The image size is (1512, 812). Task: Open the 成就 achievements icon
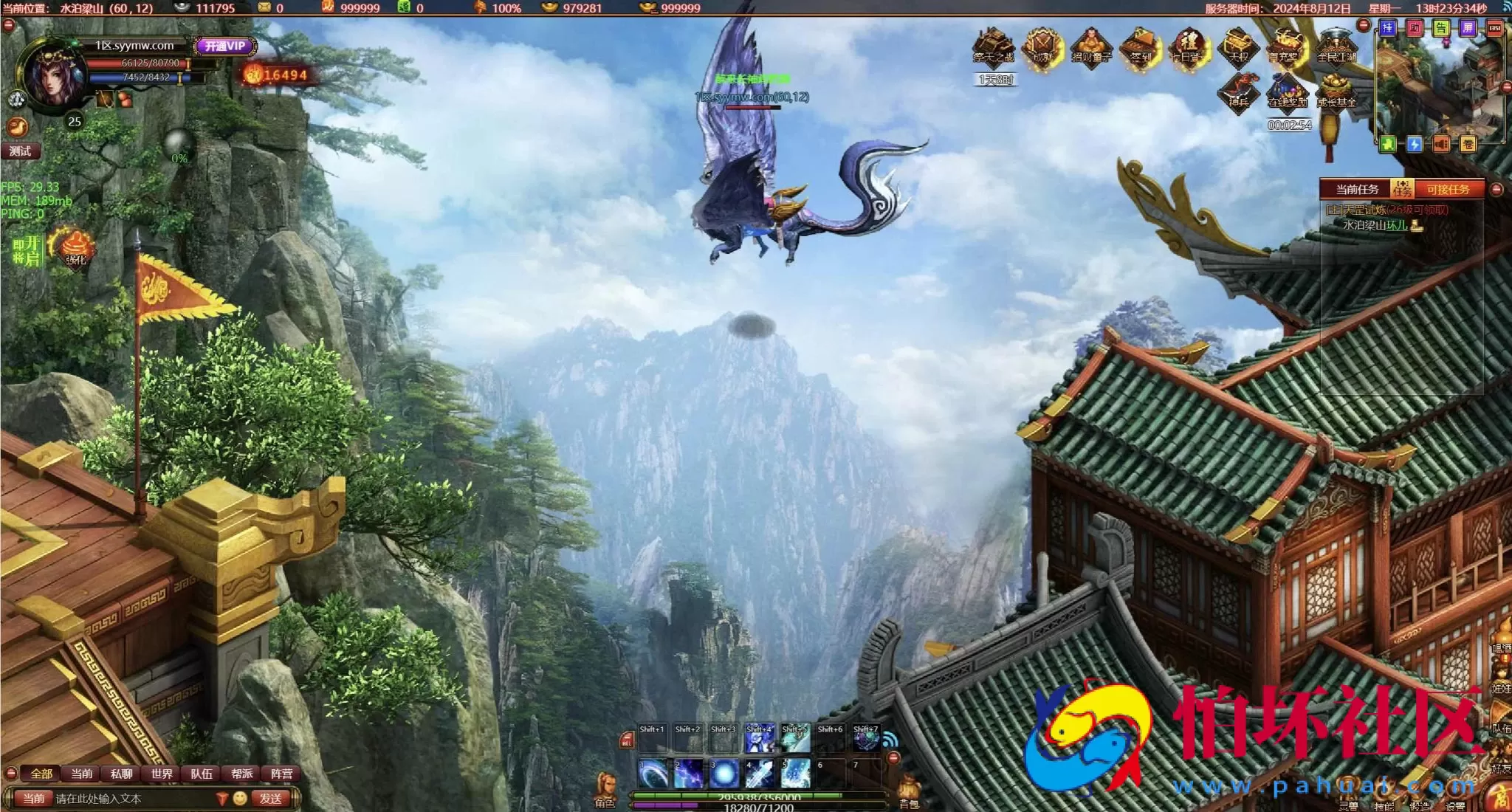click(x=1042, y=47)
